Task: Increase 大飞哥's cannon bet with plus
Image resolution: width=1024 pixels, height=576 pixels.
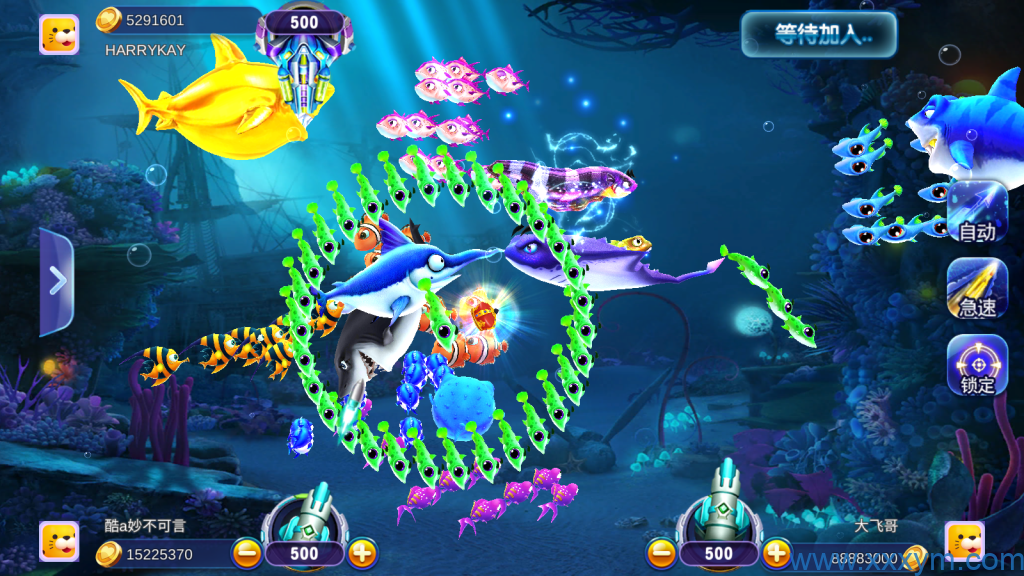Action: [776, 552]
